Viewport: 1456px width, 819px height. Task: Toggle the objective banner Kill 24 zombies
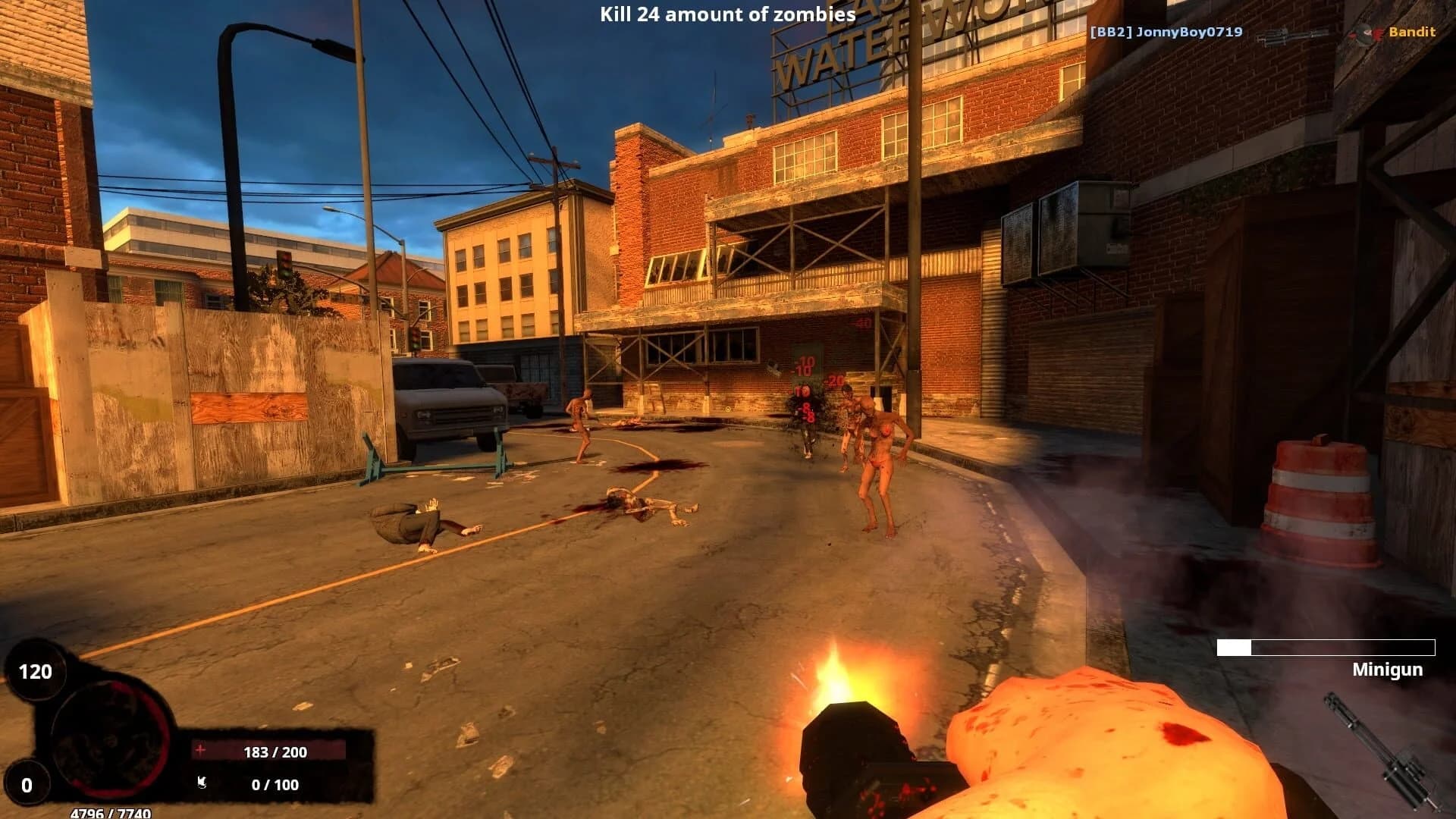[x=725, y=14]
